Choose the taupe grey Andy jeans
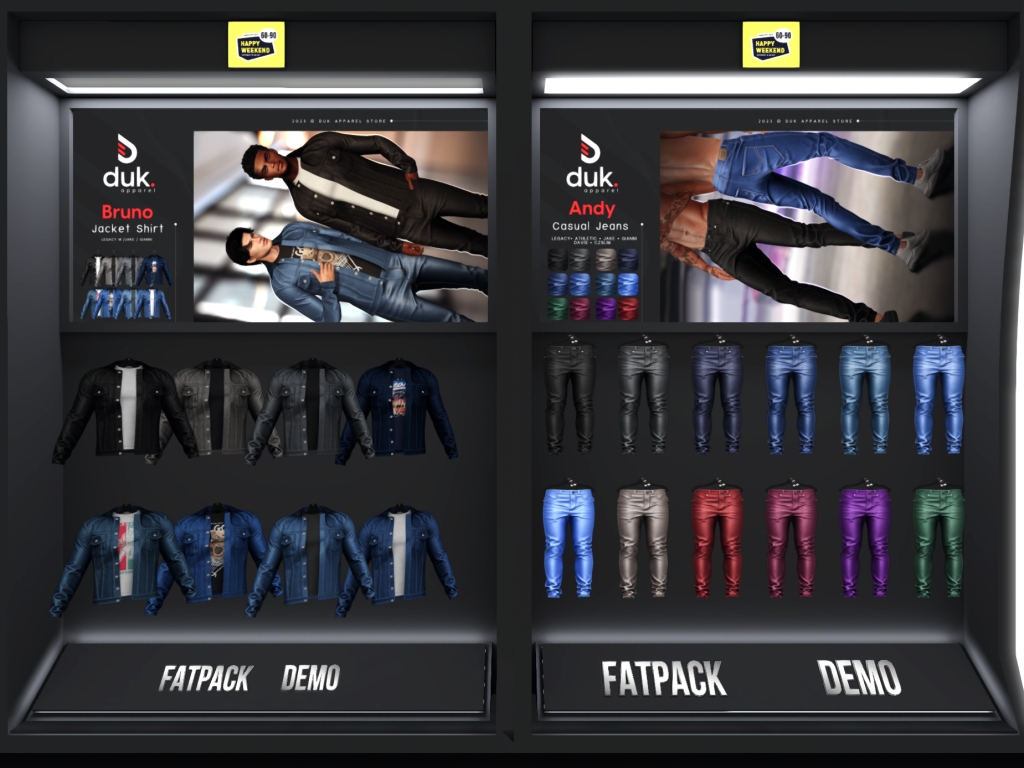1024x768 pixels. [x=643, y=541]
